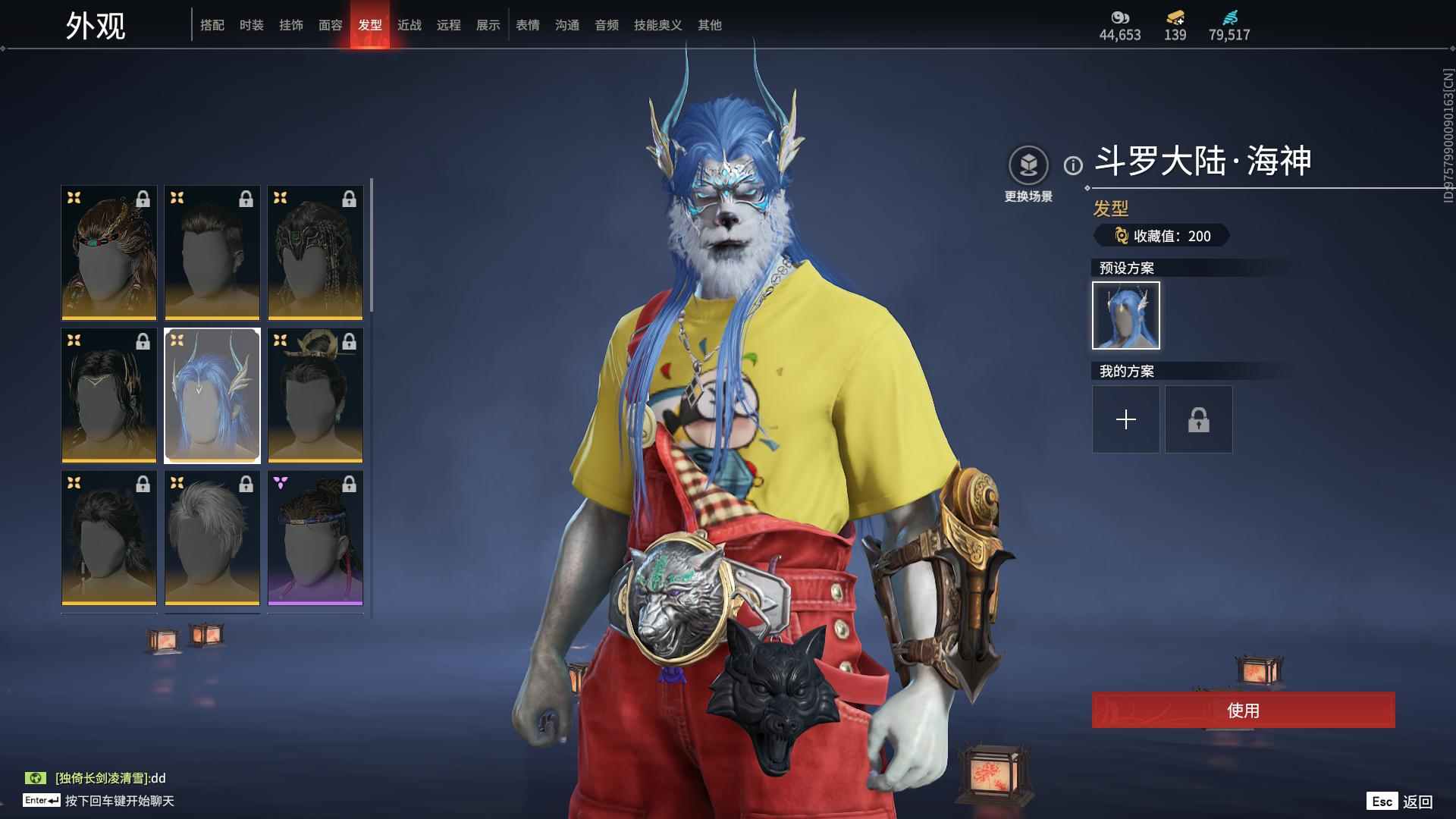The width and height of the screenshot is (1456, 819).
Task: Open the 时装 outfit tab
Action: [x=252, y=25]
